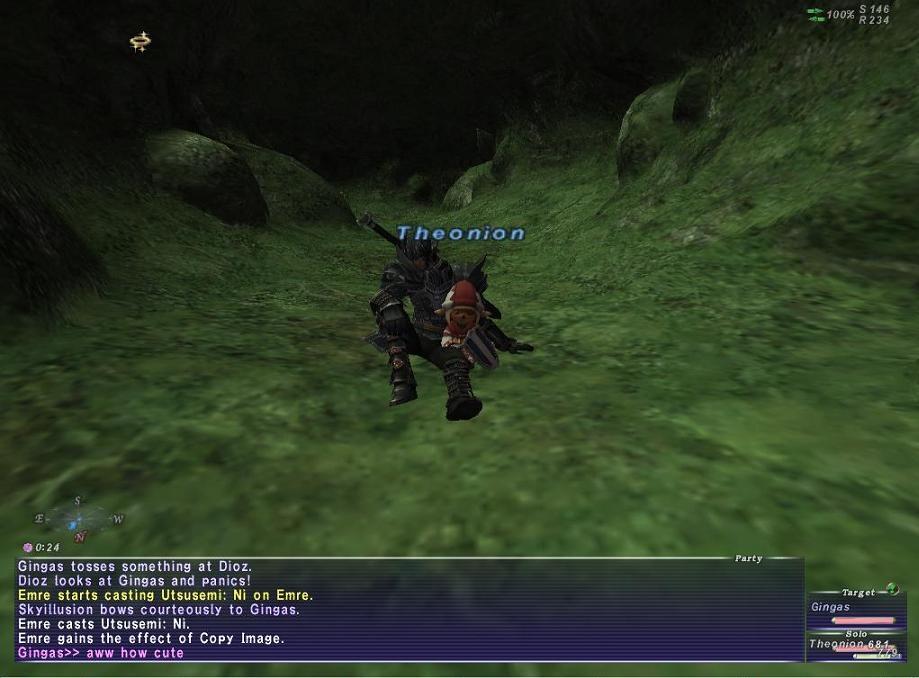The height and width of the screenshot is (678, 919).
Task: Select Gingas in the Target box
Action: click(x=831, y=607)
